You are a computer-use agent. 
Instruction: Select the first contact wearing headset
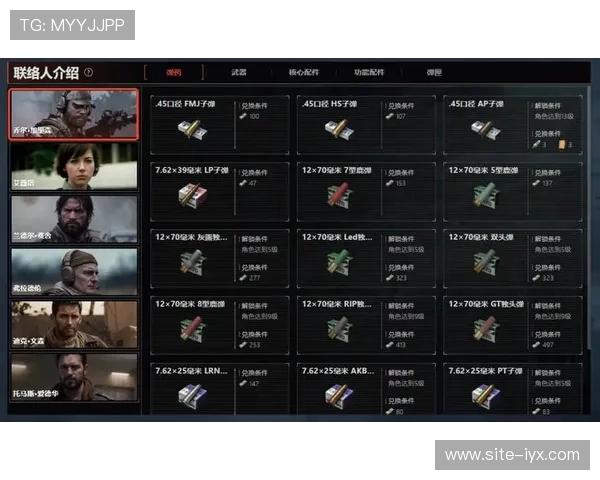[x=73, y=113]
